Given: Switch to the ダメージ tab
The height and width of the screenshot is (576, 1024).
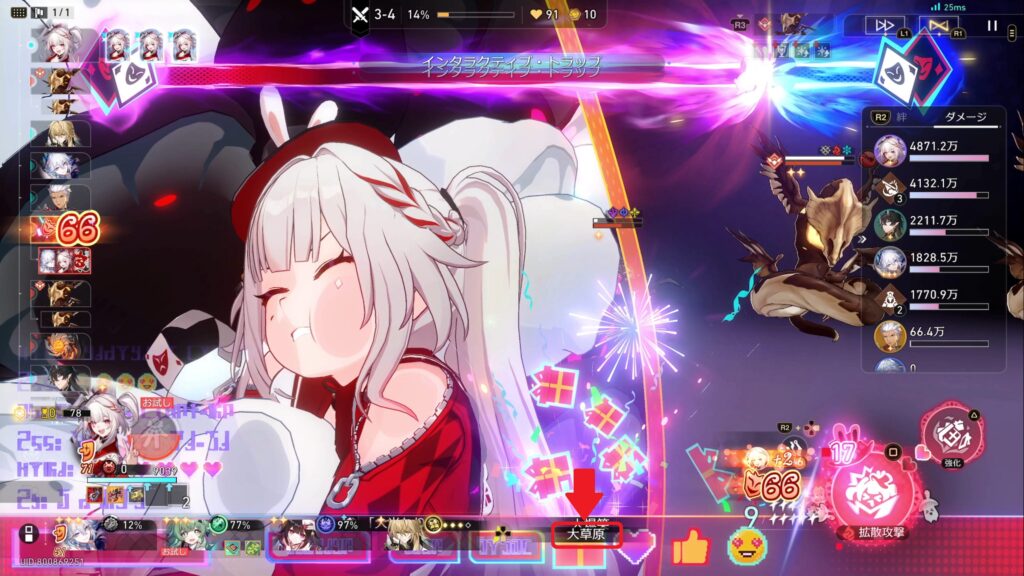Looking at the screenshot, I should coord(966,117).
